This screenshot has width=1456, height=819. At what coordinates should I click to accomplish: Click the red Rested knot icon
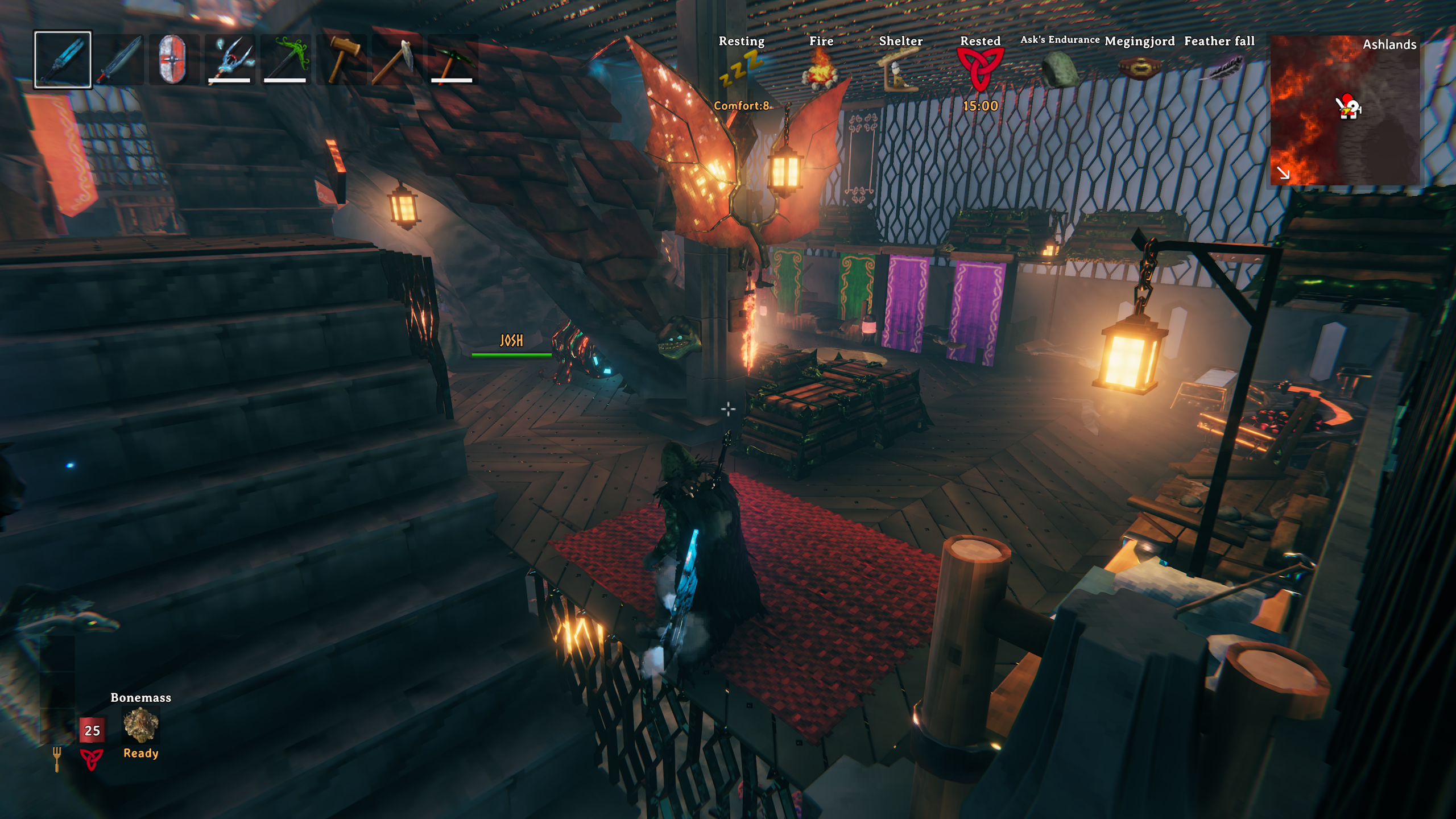pos(980,69)
